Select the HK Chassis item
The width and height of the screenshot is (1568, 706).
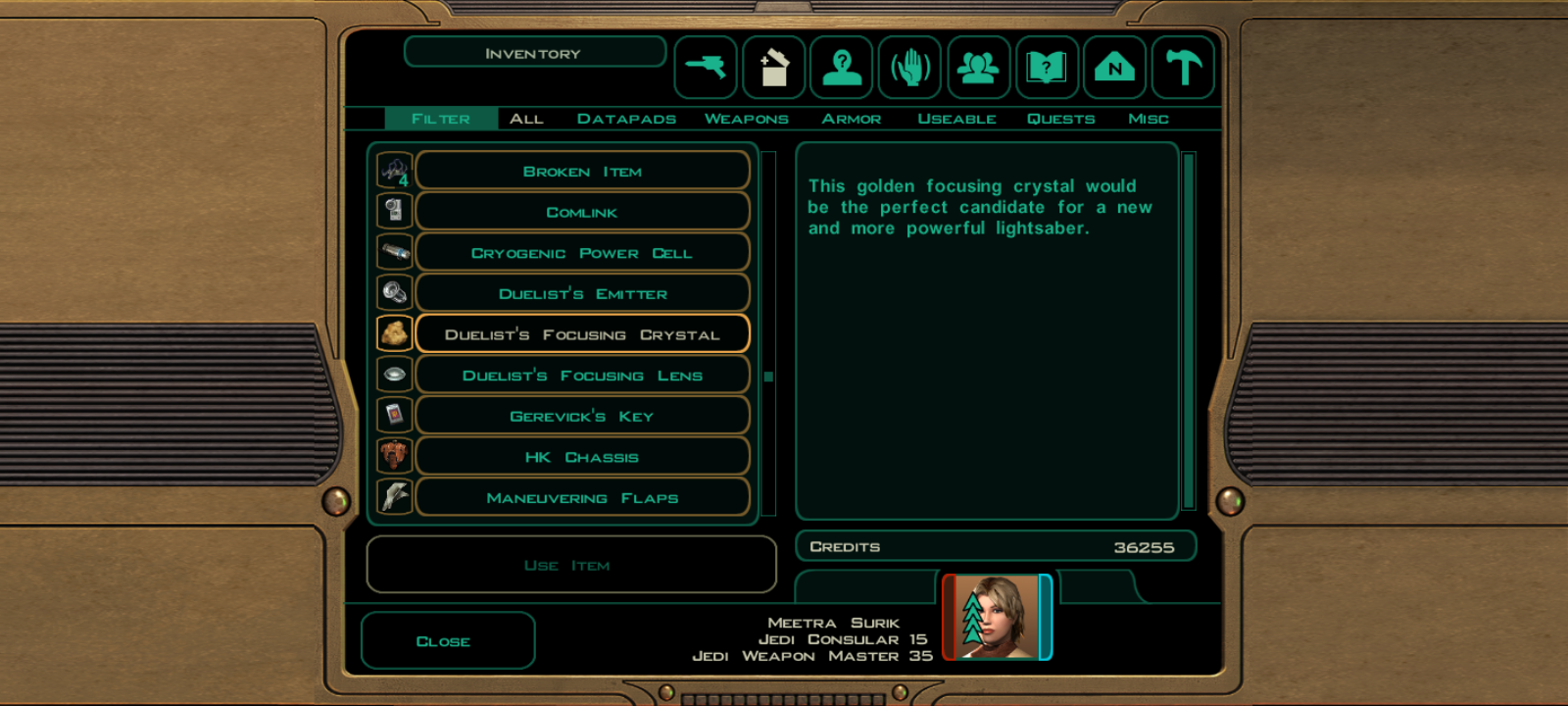pyautogui.click(x=582, y=458)
